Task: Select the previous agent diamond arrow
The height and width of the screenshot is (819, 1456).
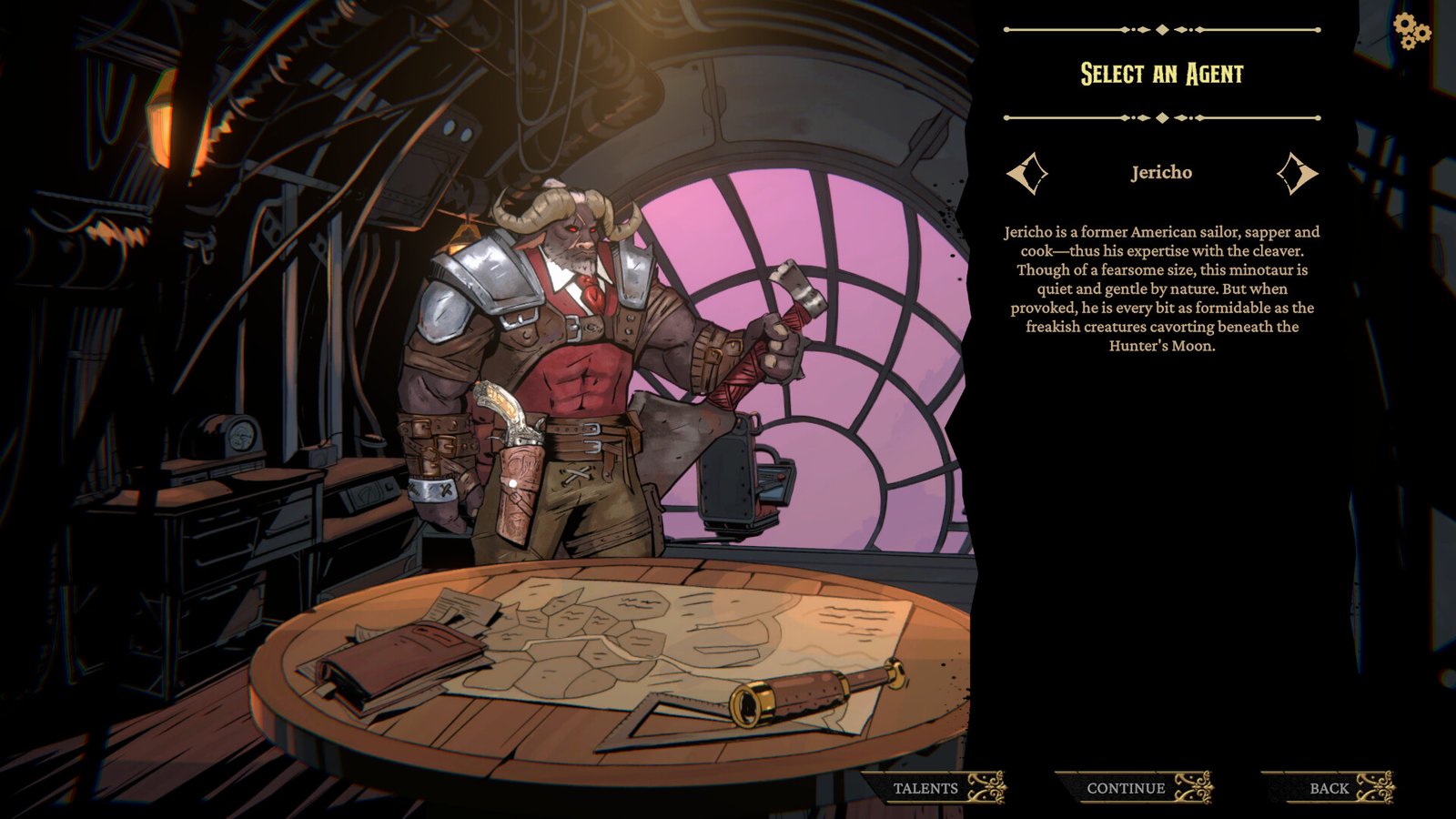Action: pyautogui.click(x=1029, y=172)
